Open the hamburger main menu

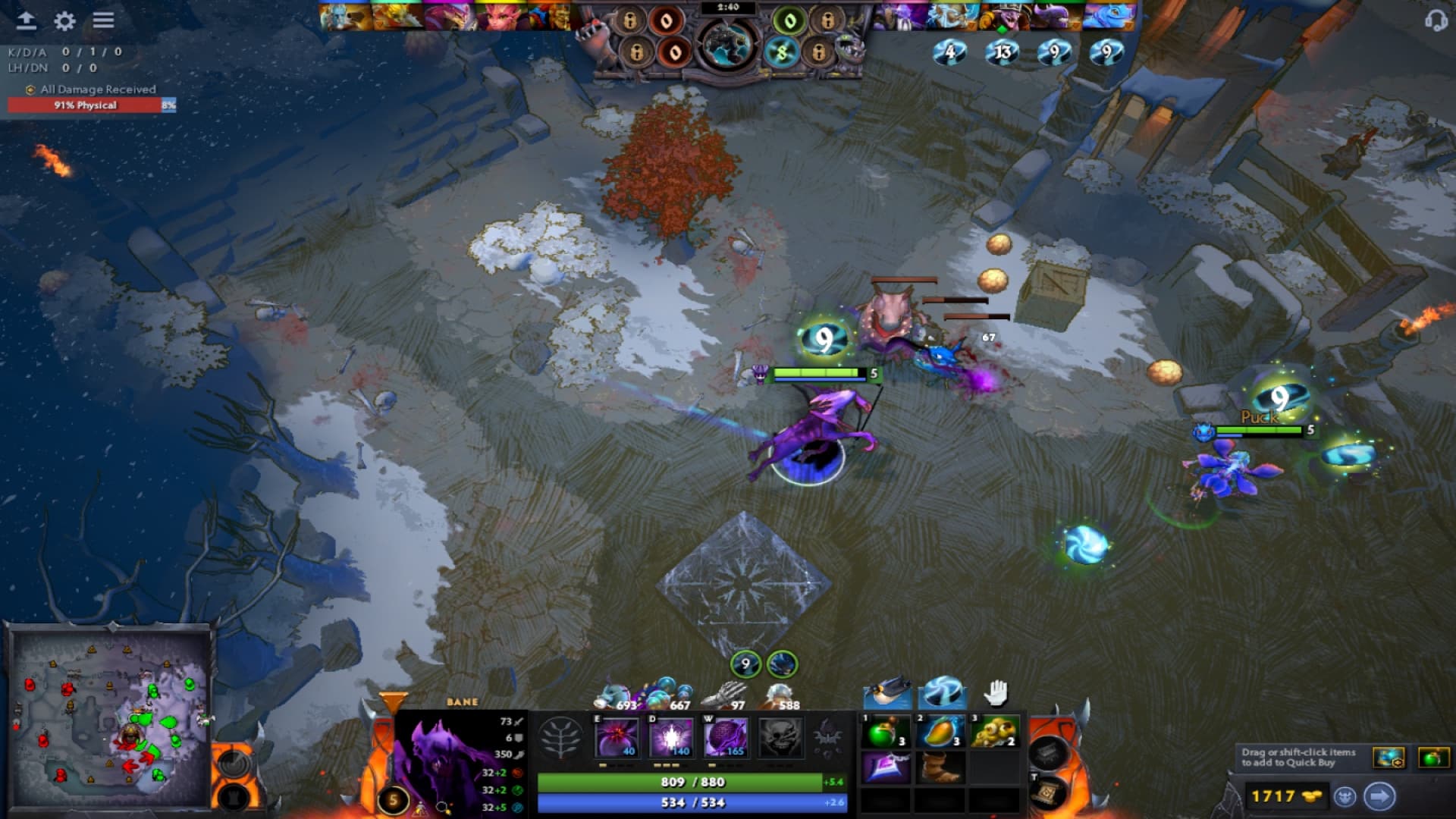click(x=104, y=20)
